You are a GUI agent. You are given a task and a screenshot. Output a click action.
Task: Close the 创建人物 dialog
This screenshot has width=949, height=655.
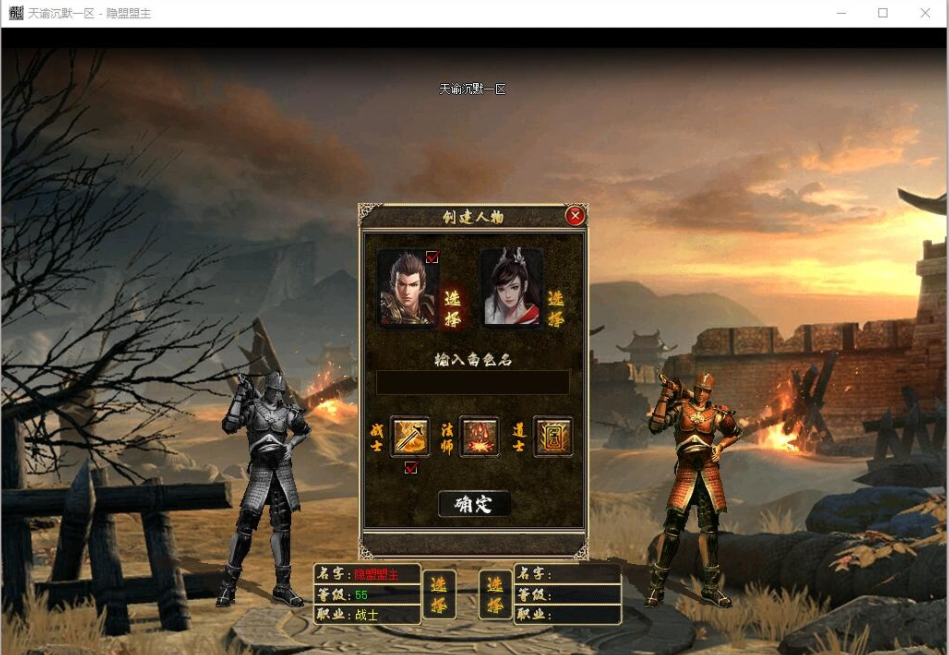point(574,216)
